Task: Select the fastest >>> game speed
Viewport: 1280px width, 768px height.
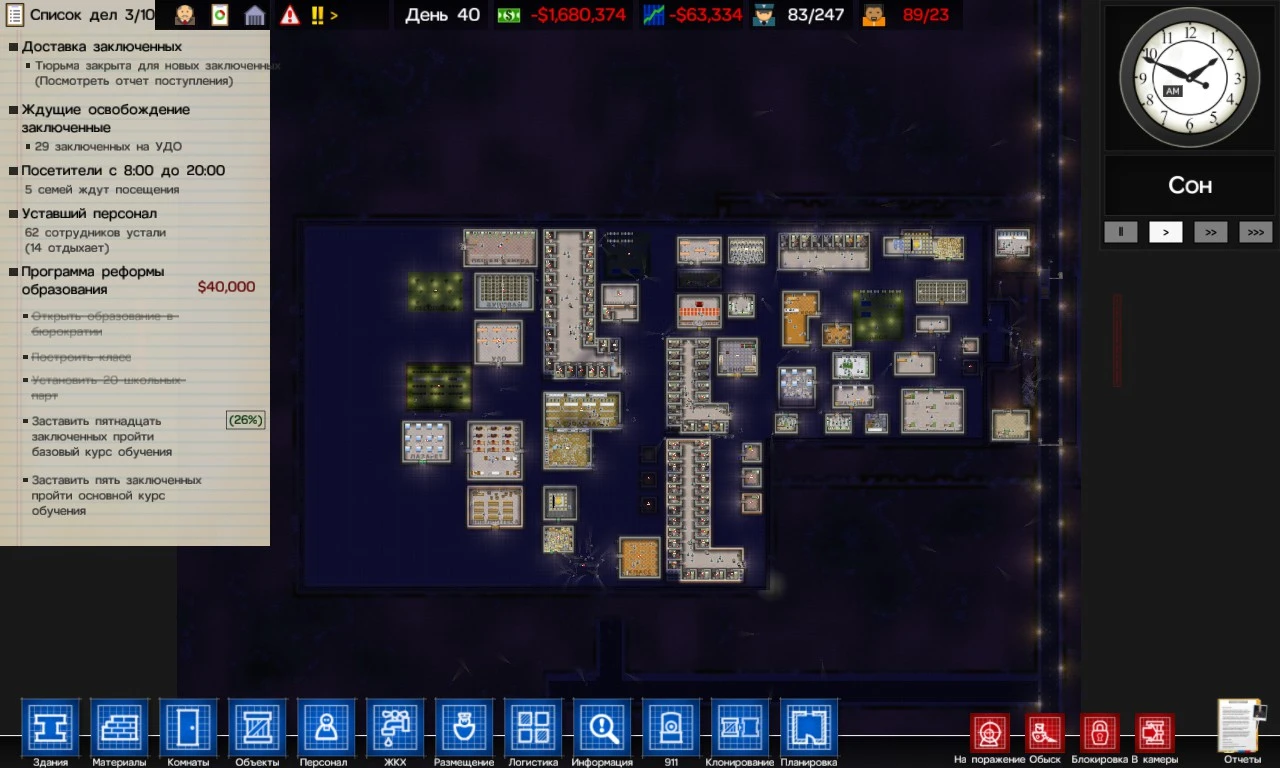Action: tap(1255, 232)
